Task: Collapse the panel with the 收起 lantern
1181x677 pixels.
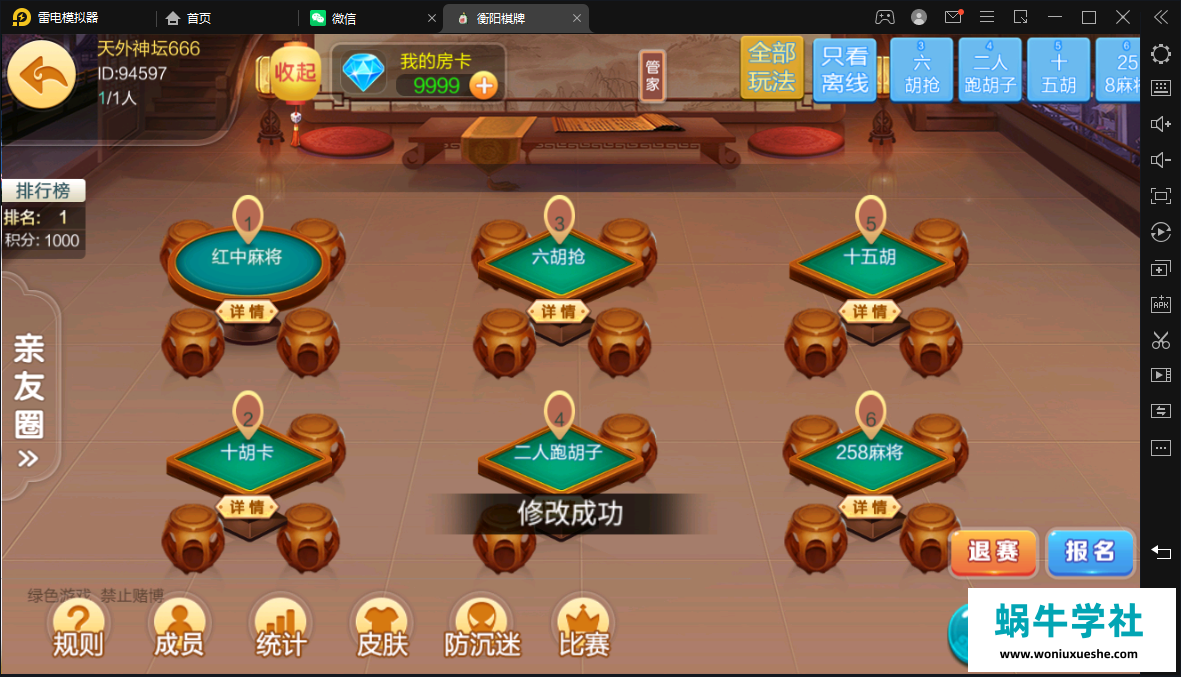Action: click(x=294, y=72)
